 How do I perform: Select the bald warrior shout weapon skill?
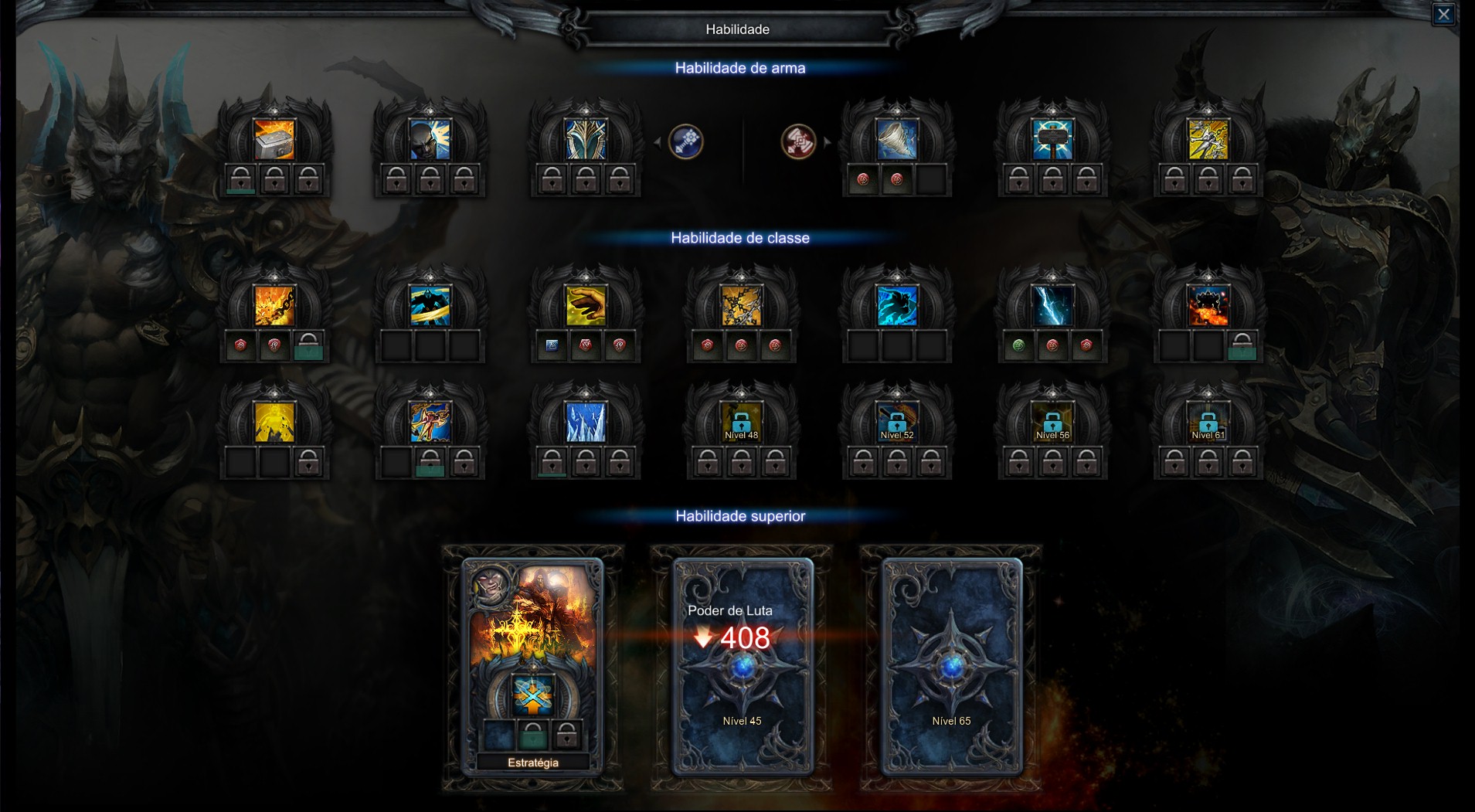[430, 140]
